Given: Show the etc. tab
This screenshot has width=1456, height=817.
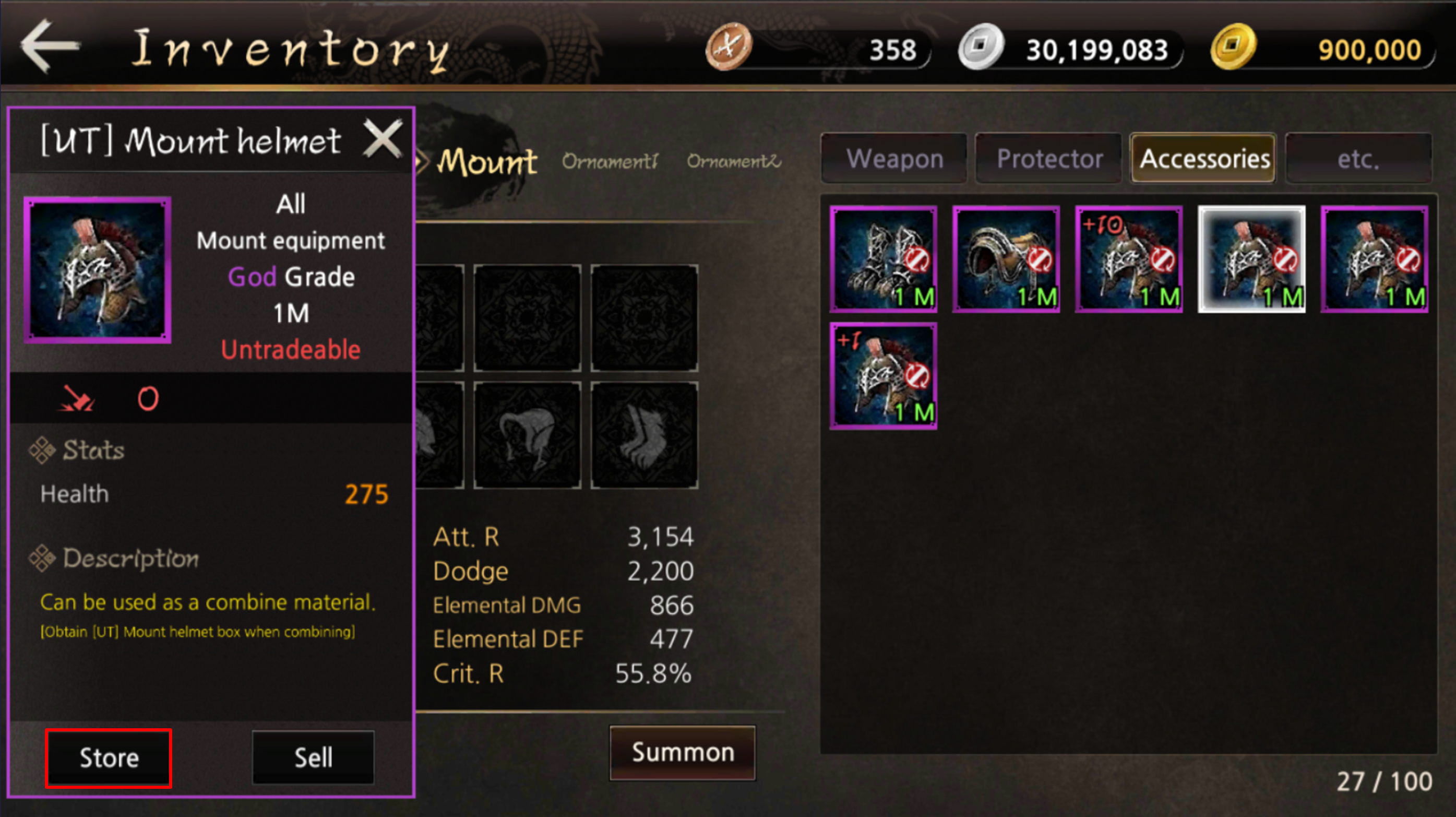Looking at the screenshot, I should point(1358,159).
